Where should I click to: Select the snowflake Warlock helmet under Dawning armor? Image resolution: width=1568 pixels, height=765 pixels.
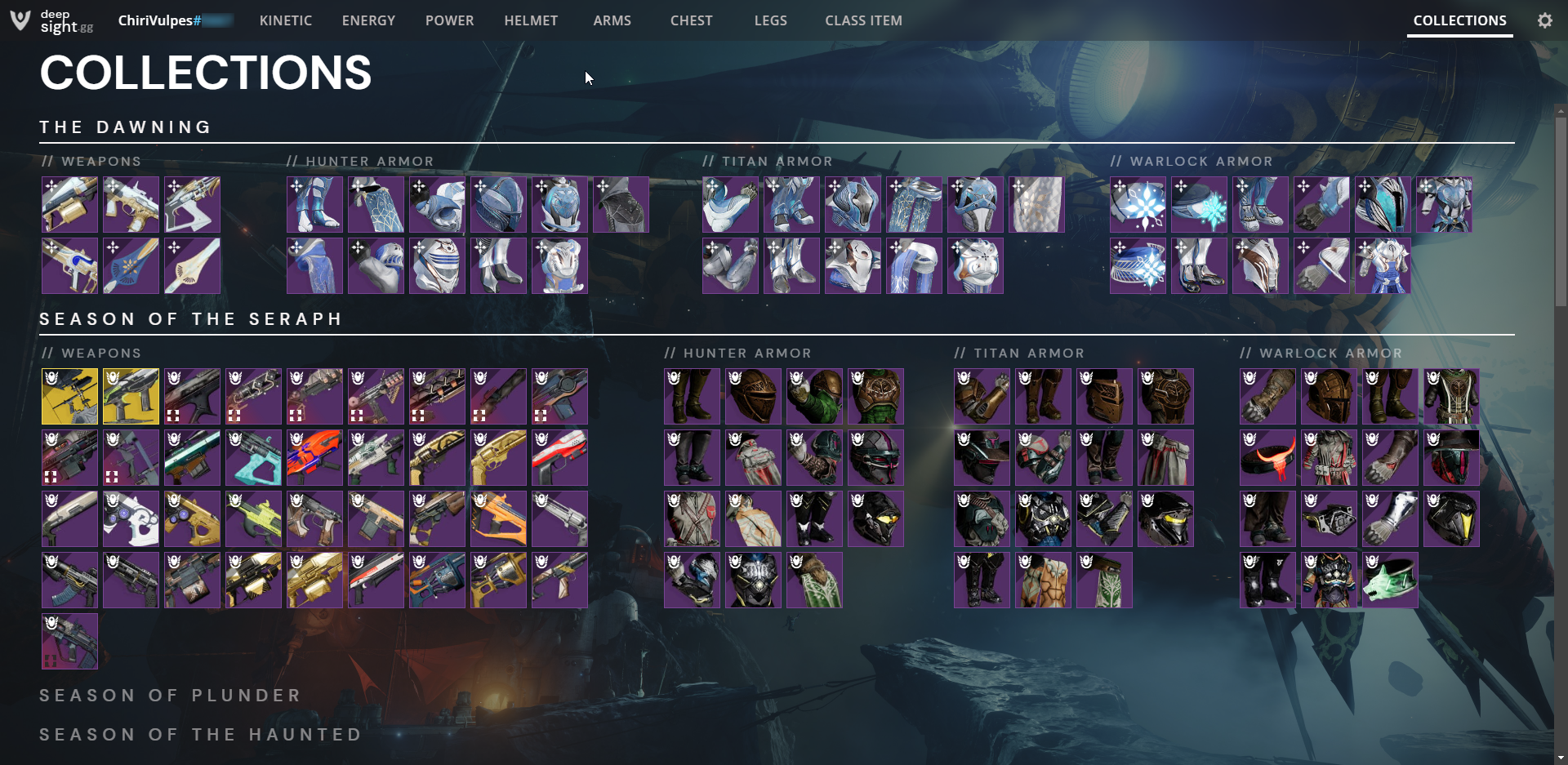(1138, 204)
